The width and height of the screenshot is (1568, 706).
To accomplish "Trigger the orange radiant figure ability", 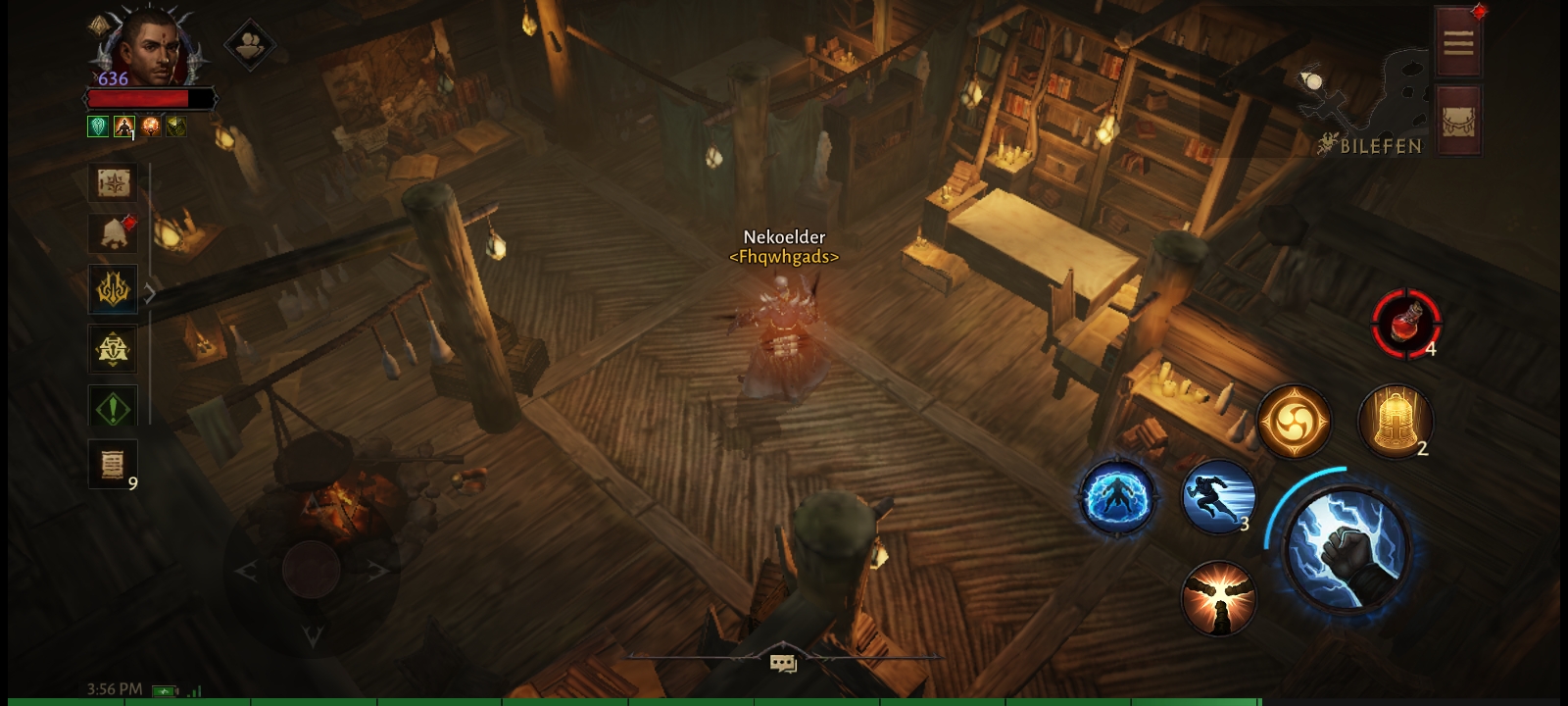I will click(x=1218, y=598).
